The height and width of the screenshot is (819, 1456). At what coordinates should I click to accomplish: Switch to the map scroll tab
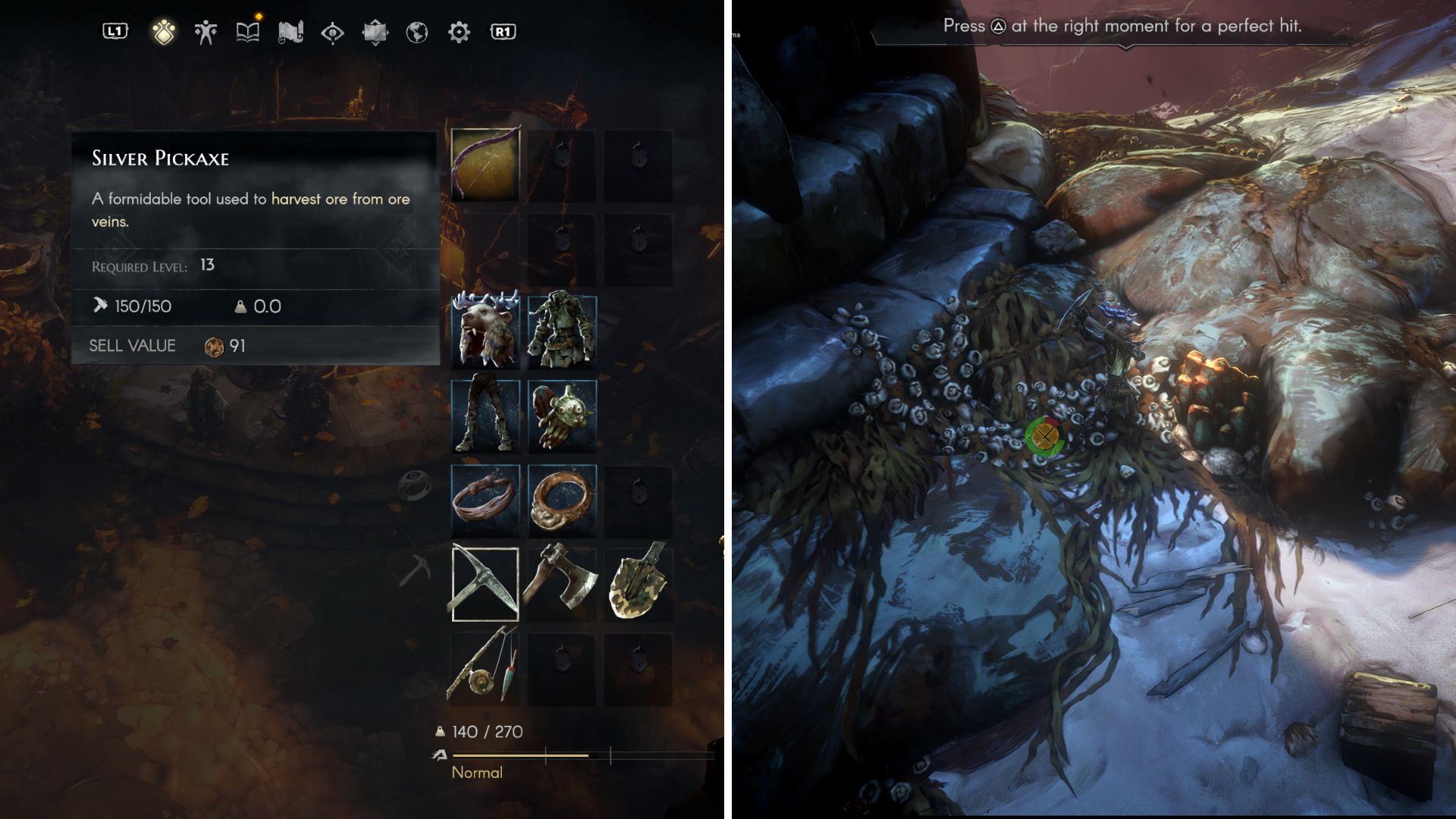point(290,32)
